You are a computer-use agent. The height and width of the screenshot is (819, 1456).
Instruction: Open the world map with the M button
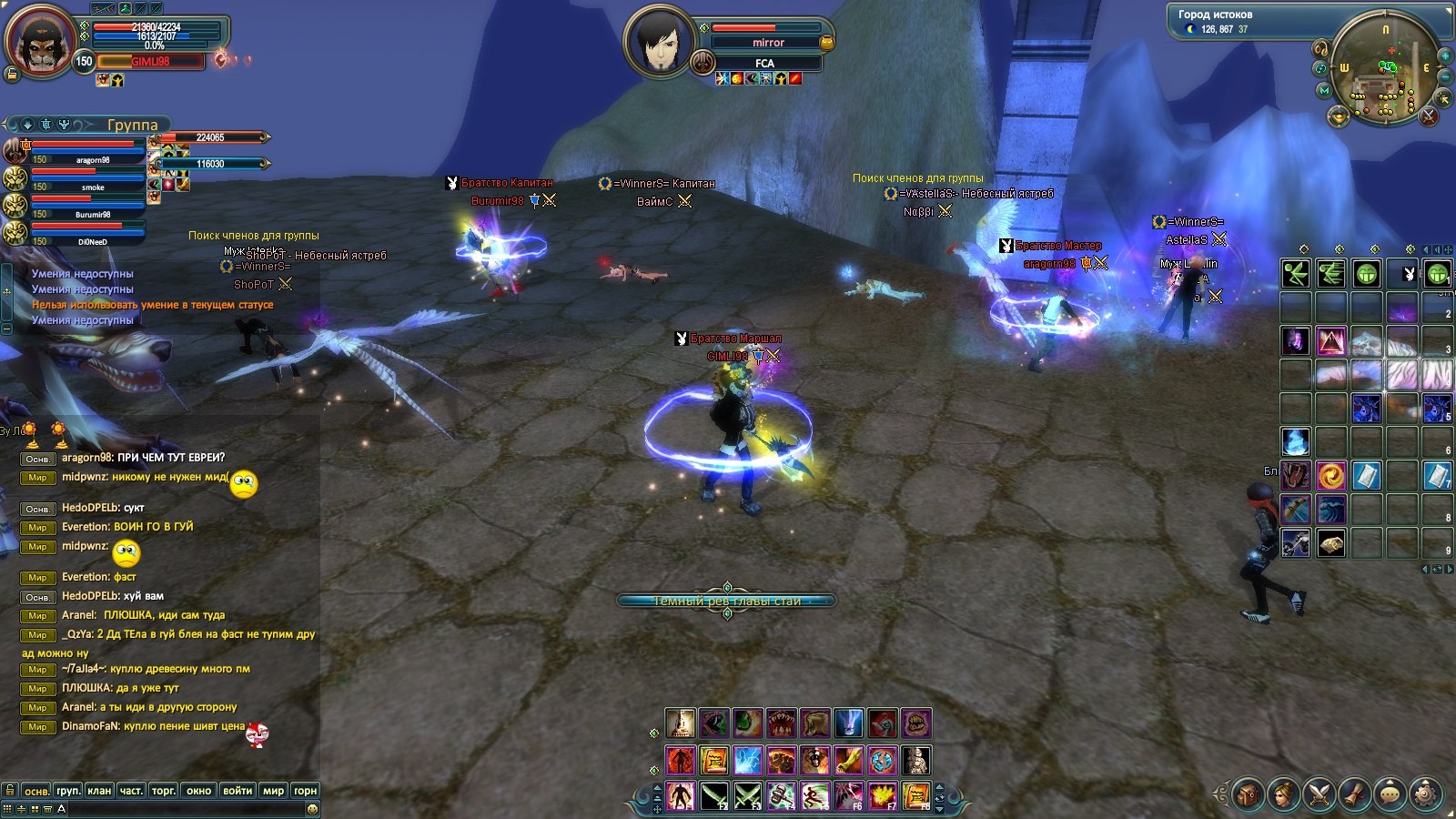point(1324,90)
